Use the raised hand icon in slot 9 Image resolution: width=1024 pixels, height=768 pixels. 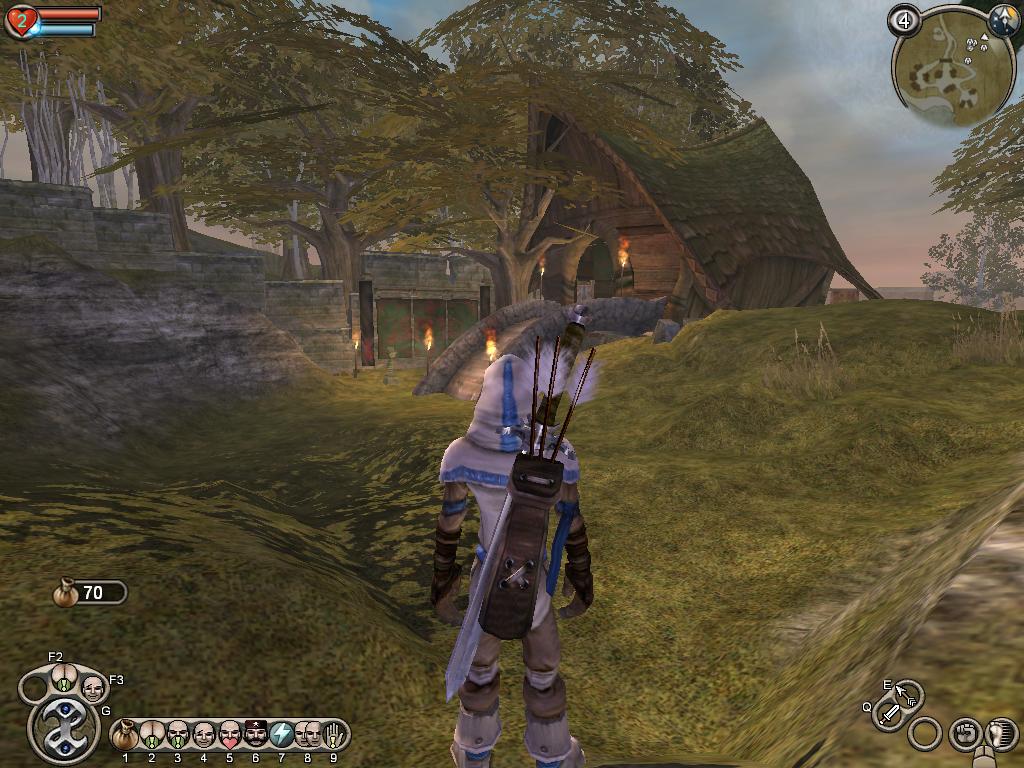click(x=334, y=735)
